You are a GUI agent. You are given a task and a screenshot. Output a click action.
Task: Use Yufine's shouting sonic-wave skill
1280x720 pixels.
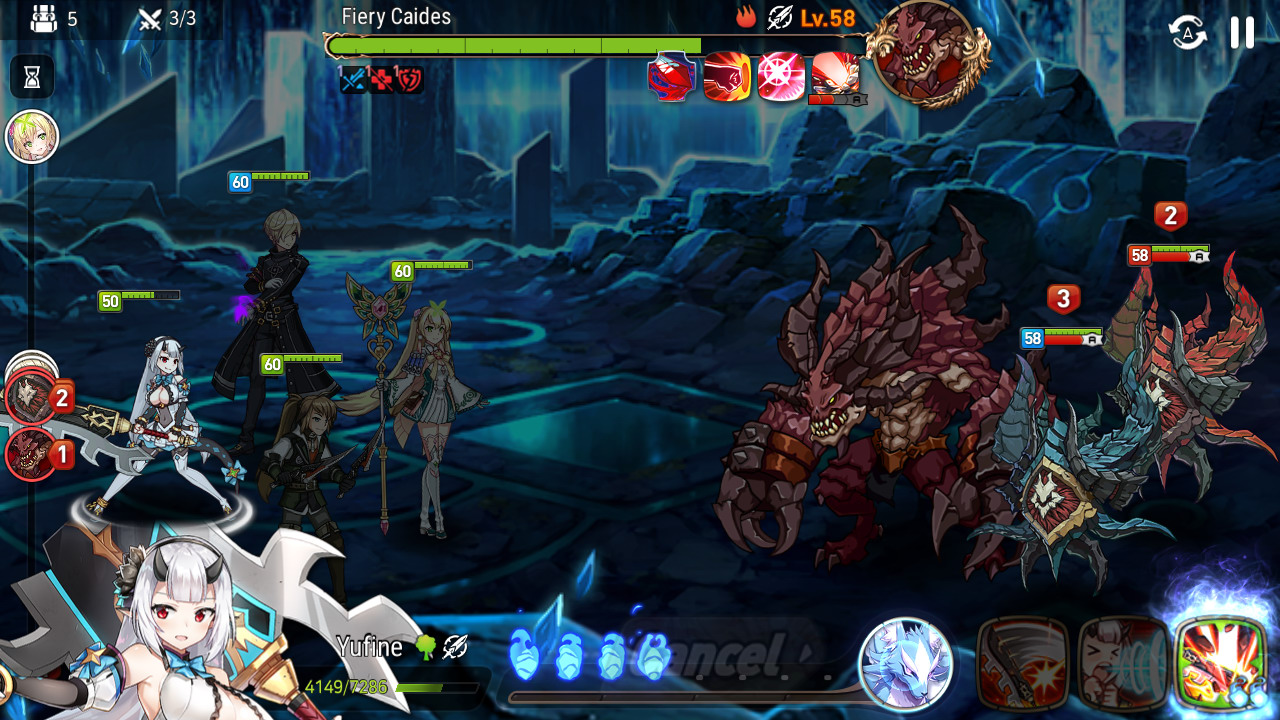point(1123,663)
